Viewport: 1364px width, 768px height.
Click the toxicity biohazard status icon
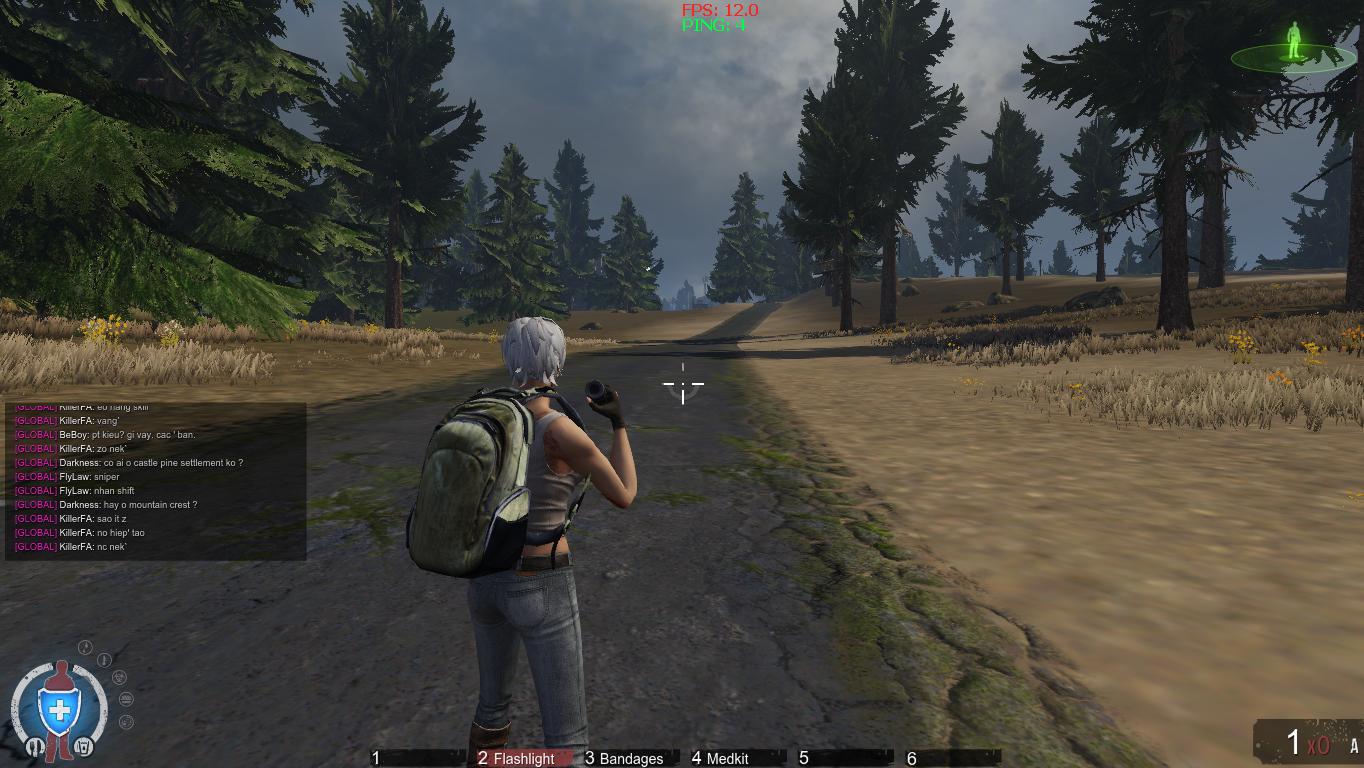(x=119, y=678)
